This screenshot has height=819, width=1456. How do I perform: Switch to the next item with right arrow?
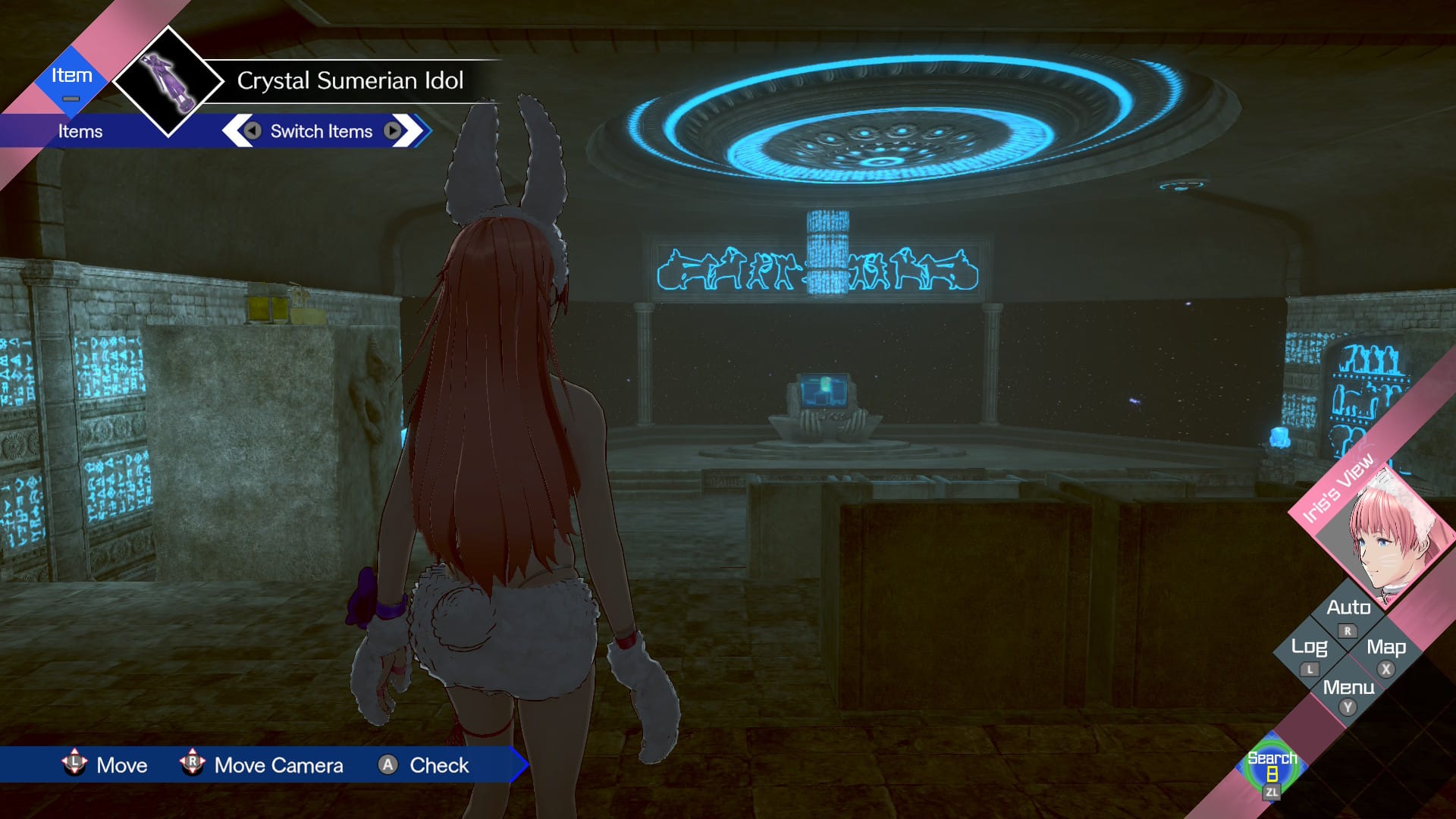point(392,130)
